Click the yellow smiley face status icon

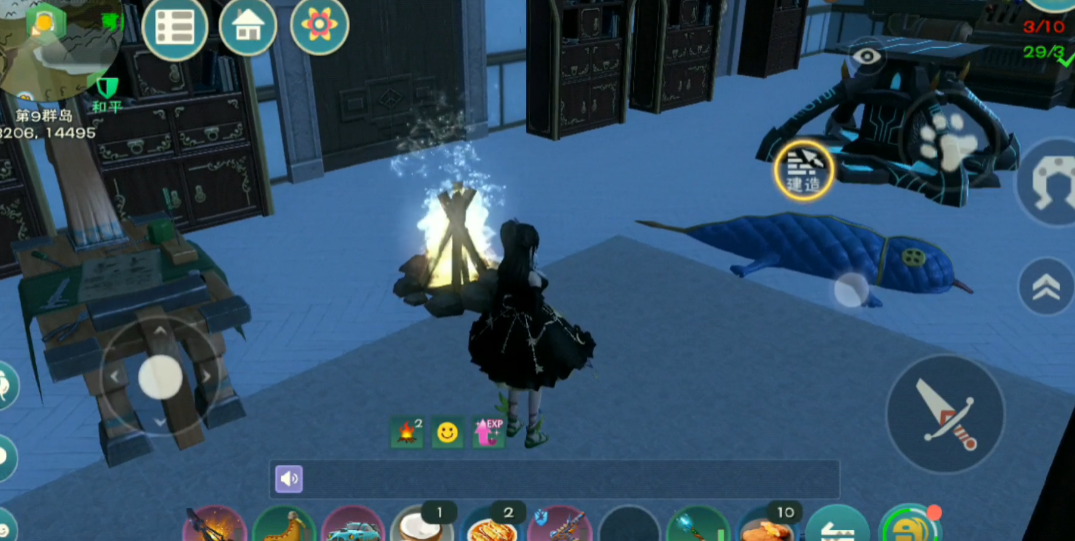[448, 432]
